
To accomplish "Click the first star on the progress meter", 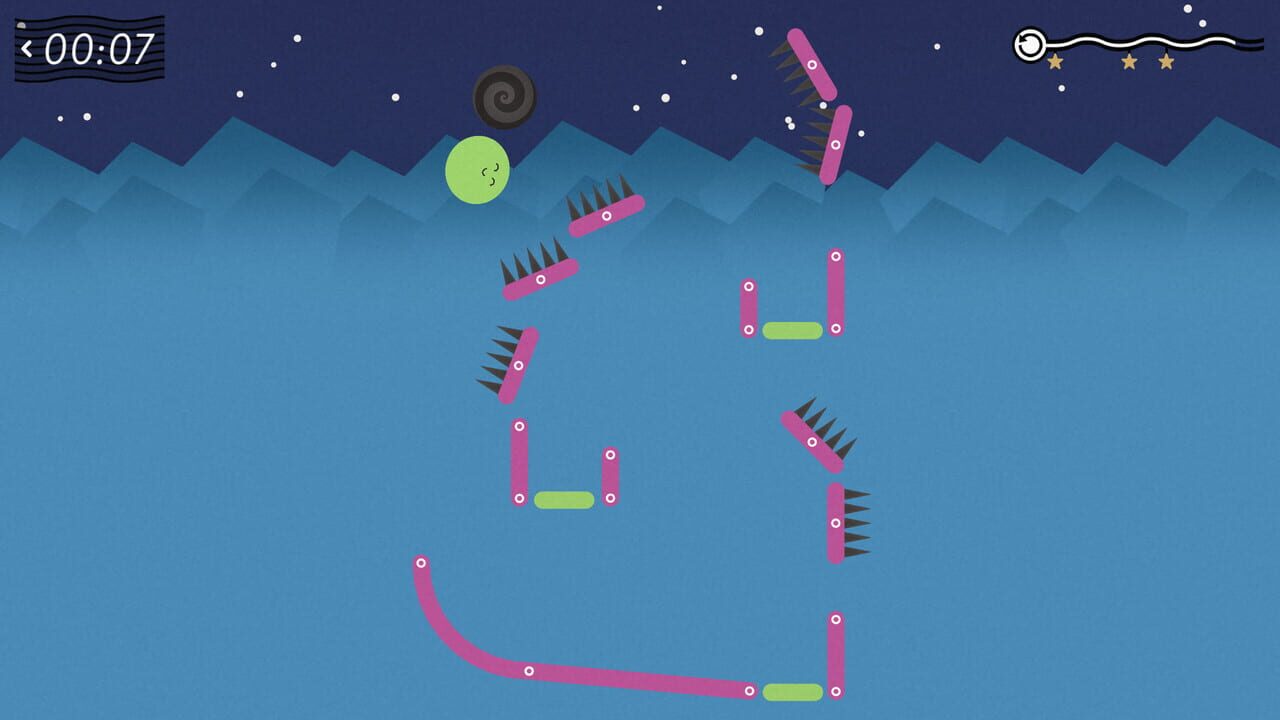I will [1056, 61].
